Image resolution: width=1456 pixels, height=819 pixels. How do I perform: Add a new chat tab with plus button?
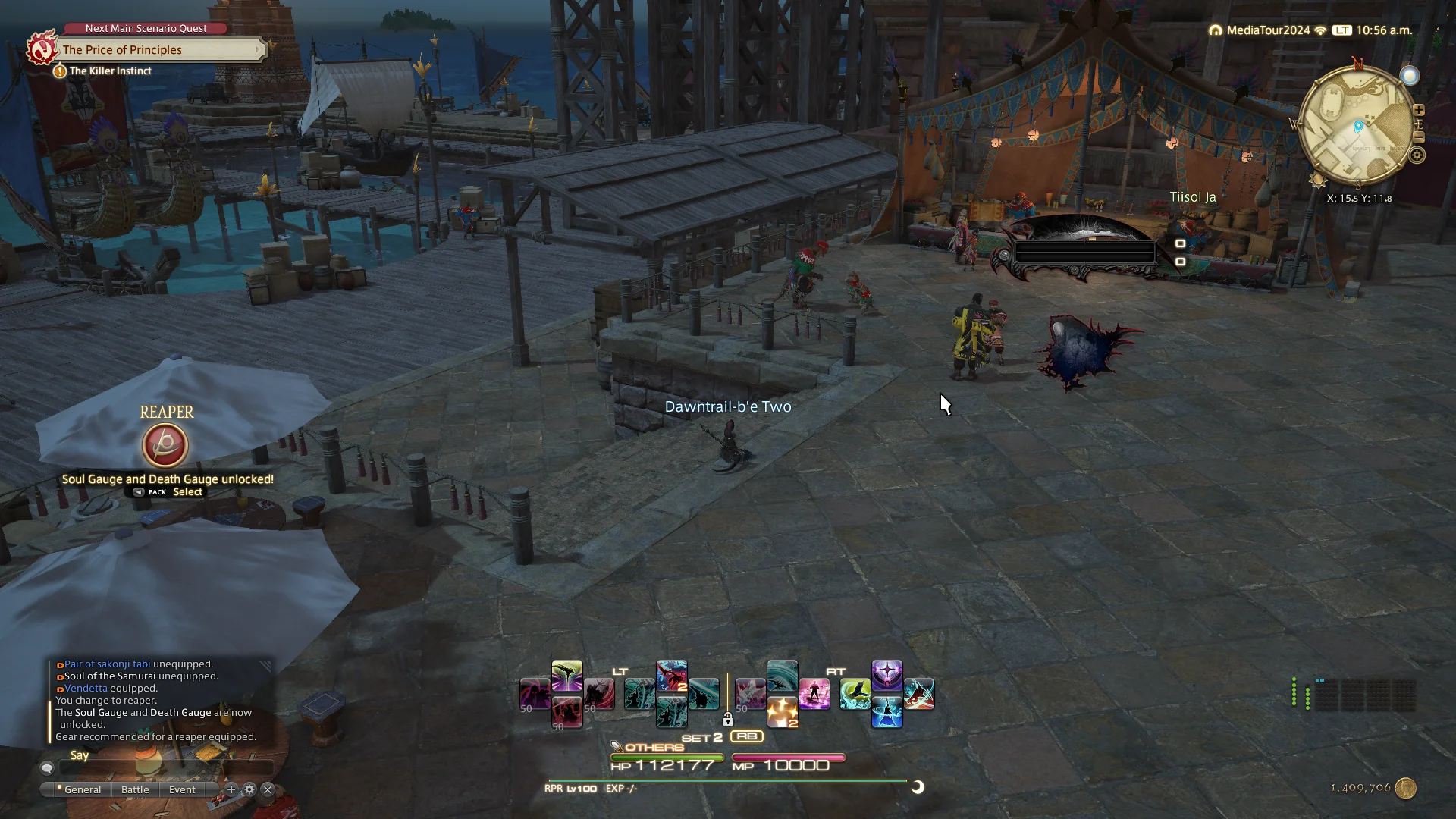click(x=231, y=789)
